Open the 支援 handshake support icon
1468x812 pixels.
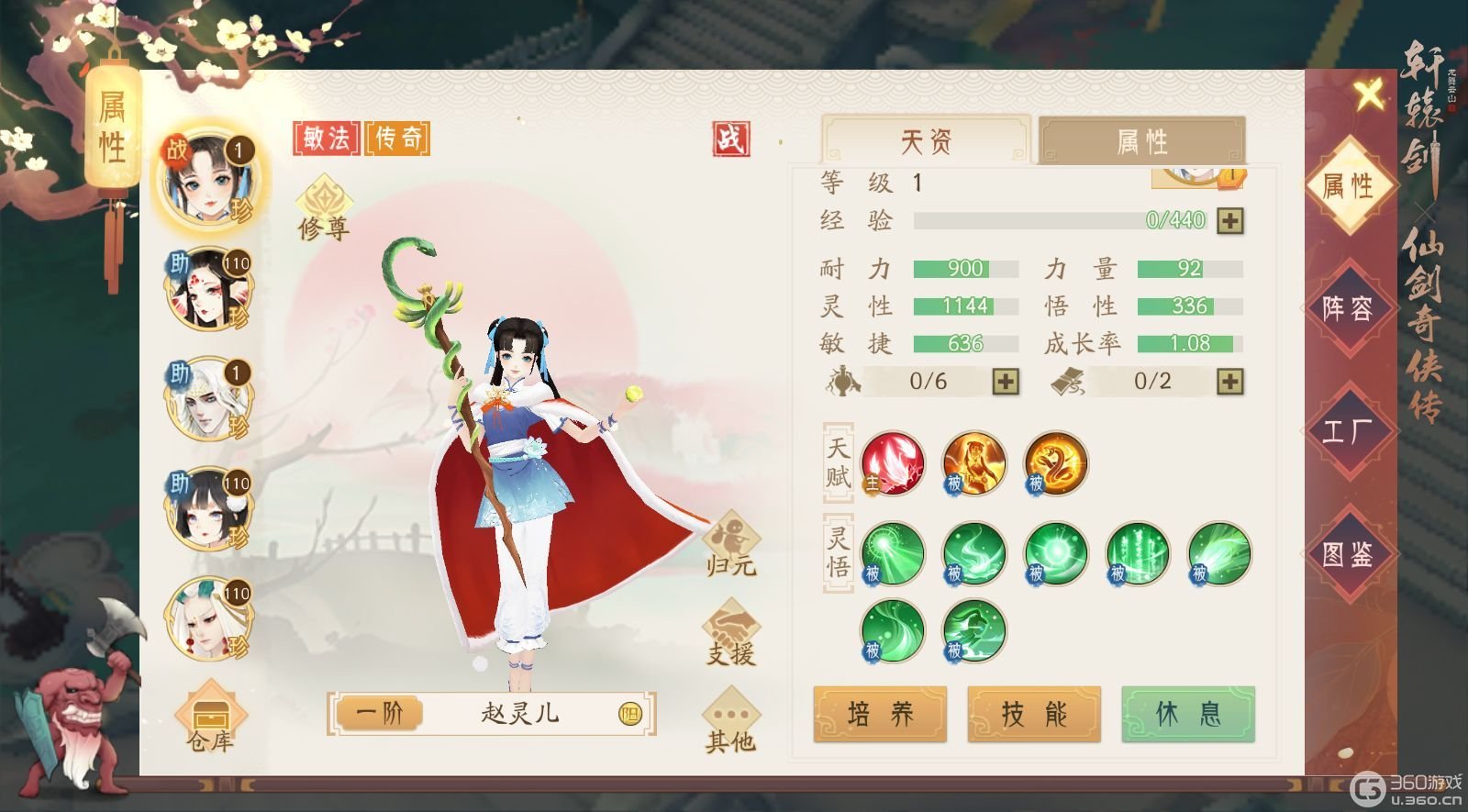click(x=731, y=631)
